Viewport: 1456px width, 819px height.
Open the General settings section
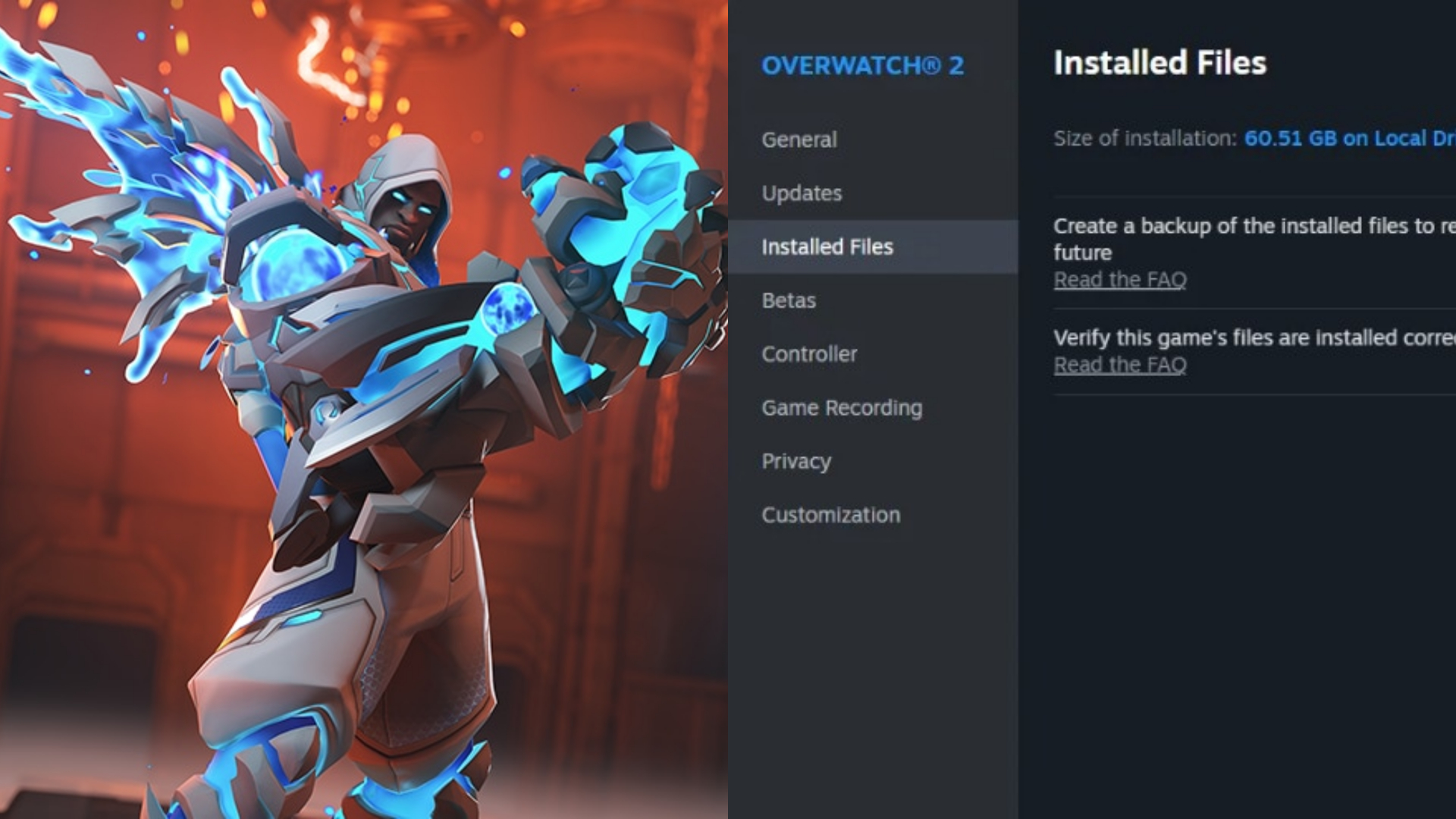click(x=799, y=140)
